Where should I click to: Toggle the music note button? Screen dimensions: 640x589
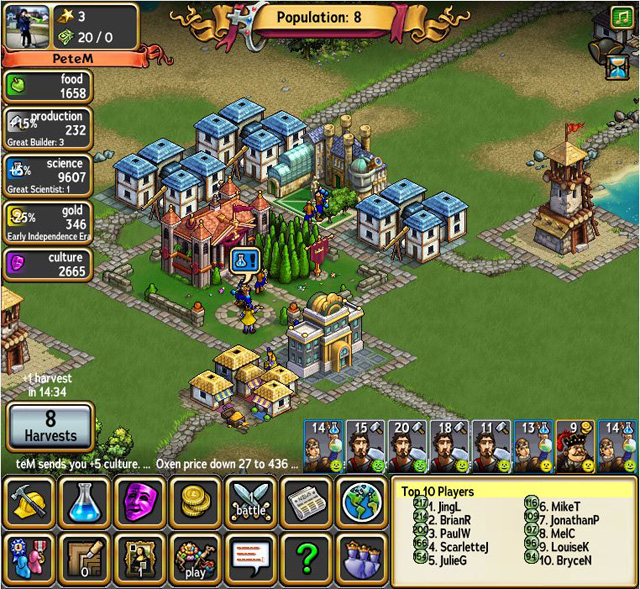621,18
